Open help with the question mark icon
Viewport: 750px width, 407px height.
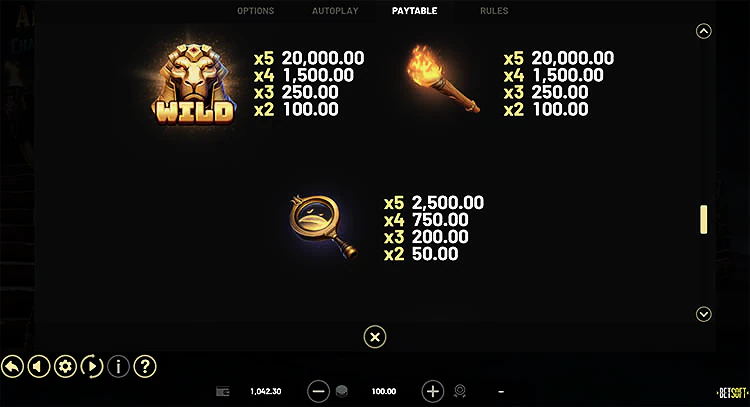tap(144, 366)
